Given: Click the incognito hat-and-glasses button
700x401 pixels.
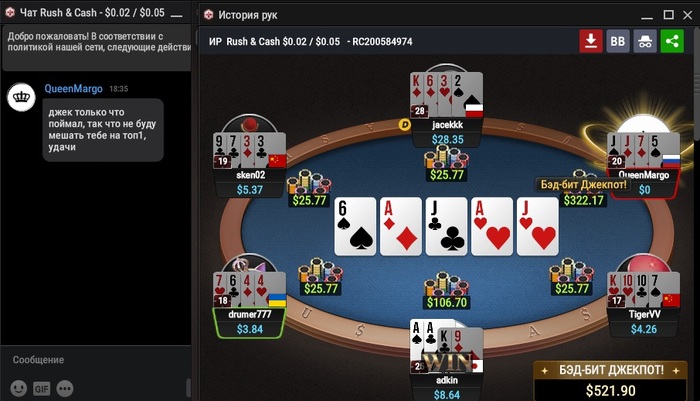Looking at the screenshot, I should pyautogui.click(x=645, y=41).
